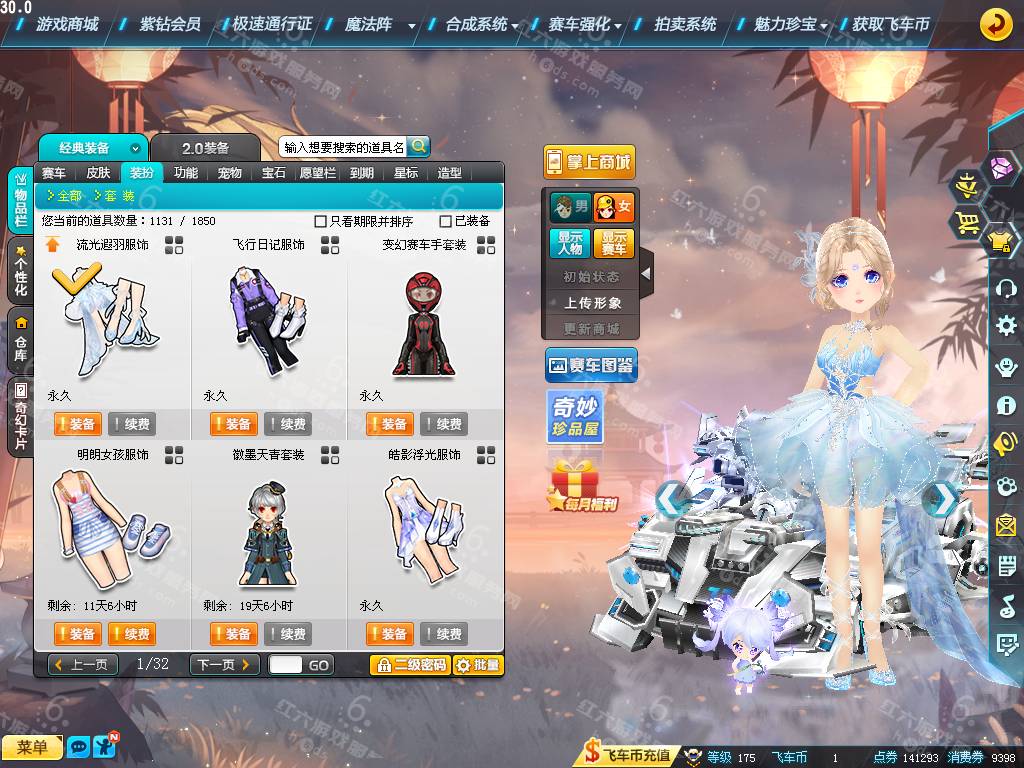Open the 拍卖系统 auction menu
The image size is (1024, 768).
[x=685, y=24]
